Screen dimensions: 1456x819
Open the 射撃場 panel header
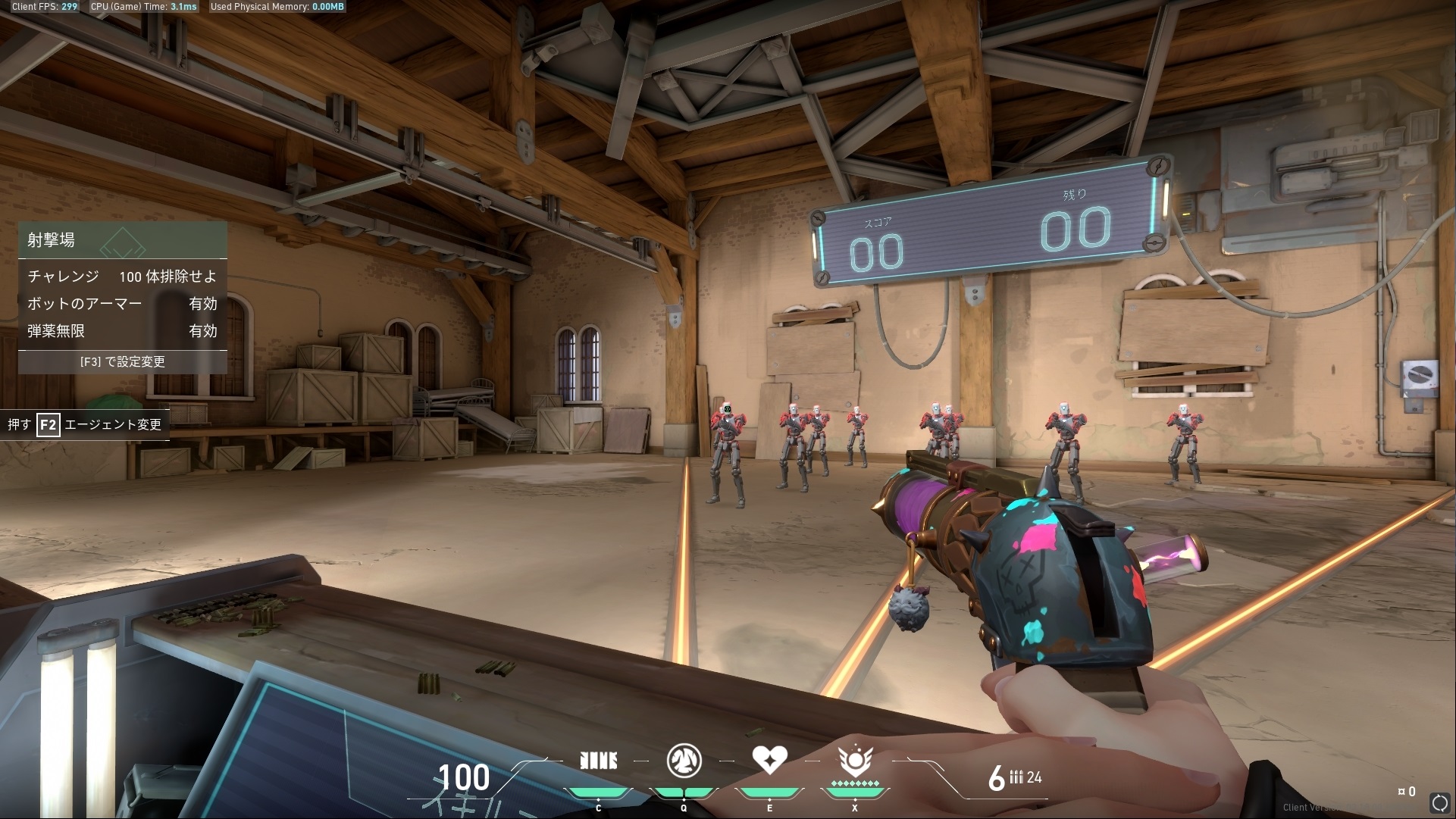[122, 240]
